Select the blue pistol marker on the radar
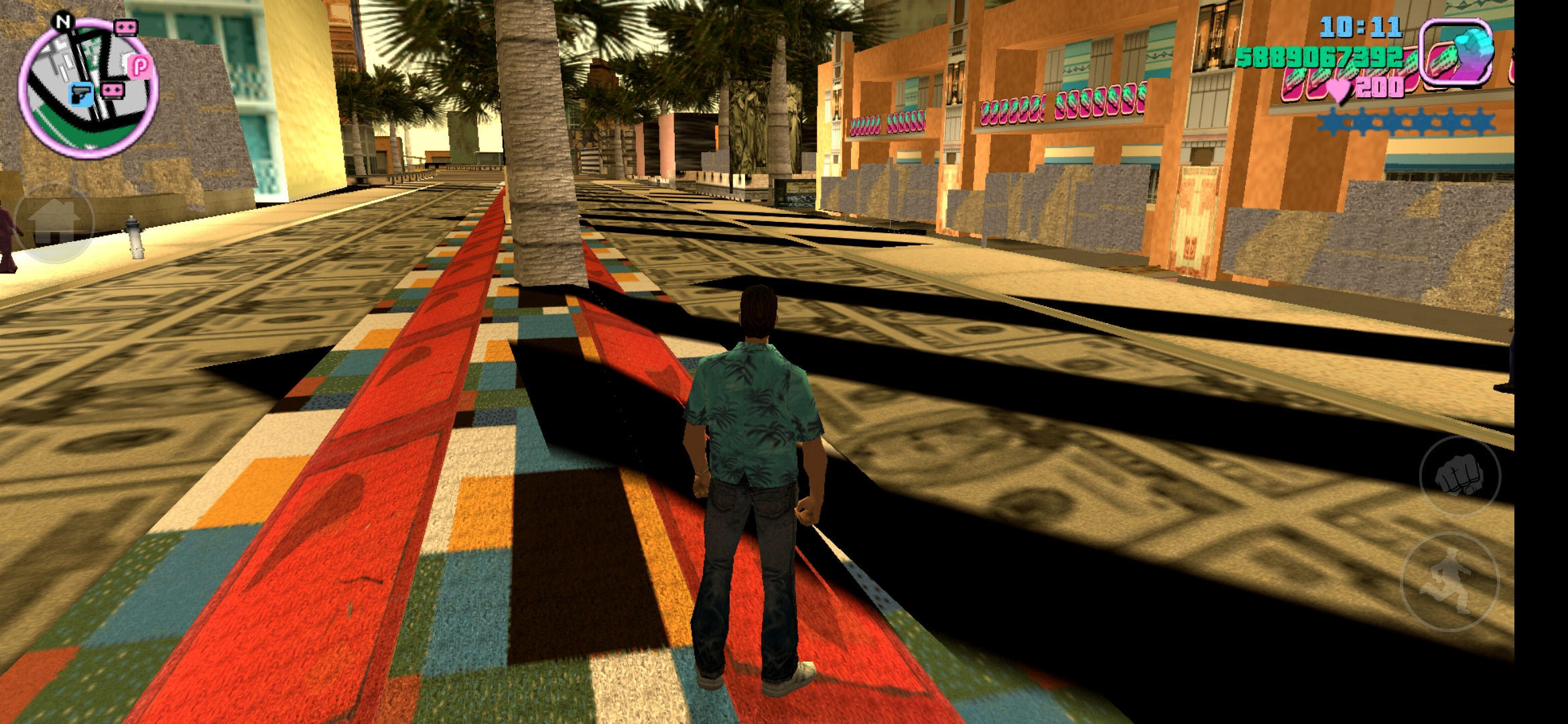Screen dimensions: 1568x724 82,95
